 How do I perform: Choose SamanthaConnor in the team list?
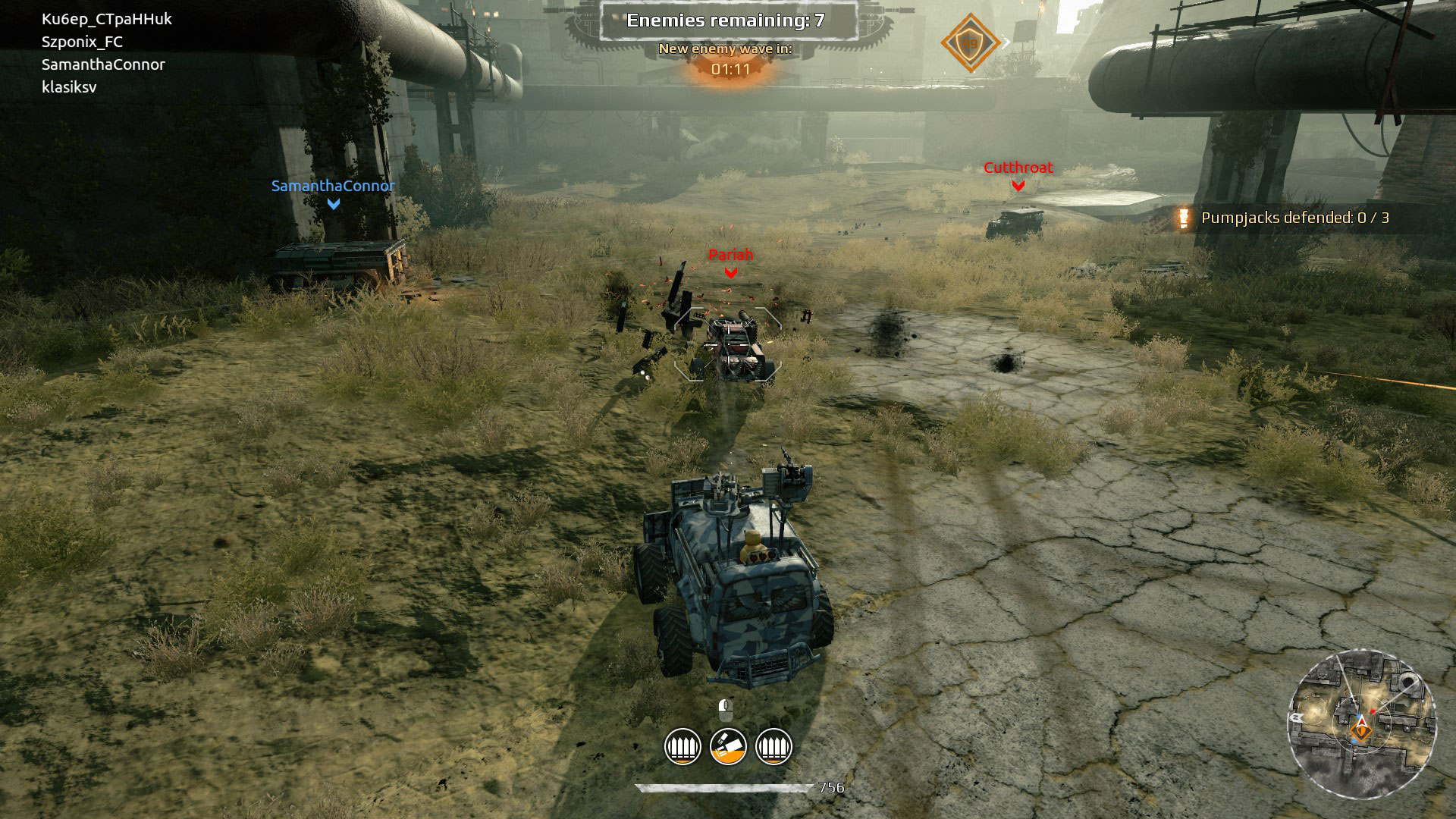click(103, 64)
